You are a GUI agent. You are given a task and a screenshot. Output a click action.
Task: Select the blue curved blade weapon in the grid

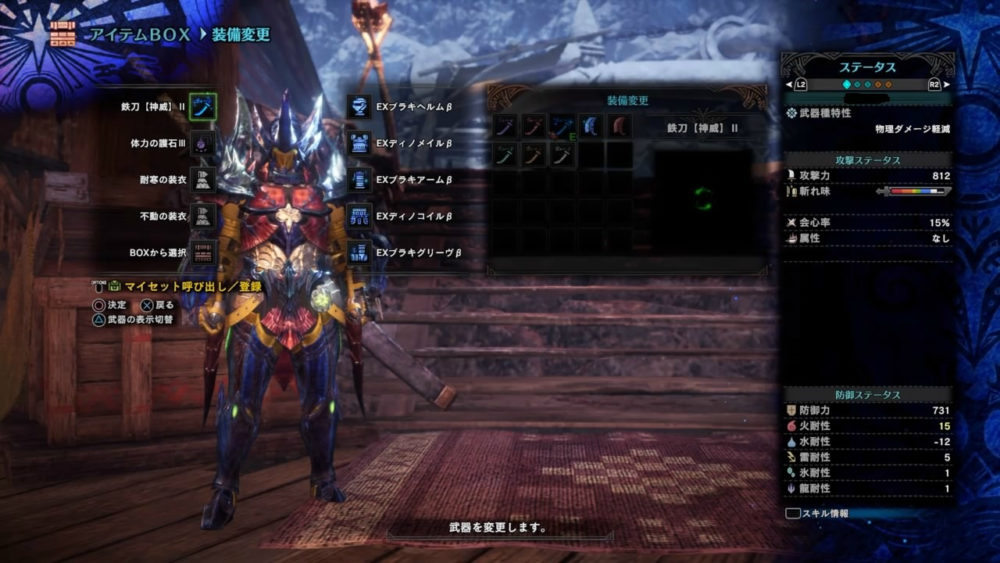pos(592,127)
